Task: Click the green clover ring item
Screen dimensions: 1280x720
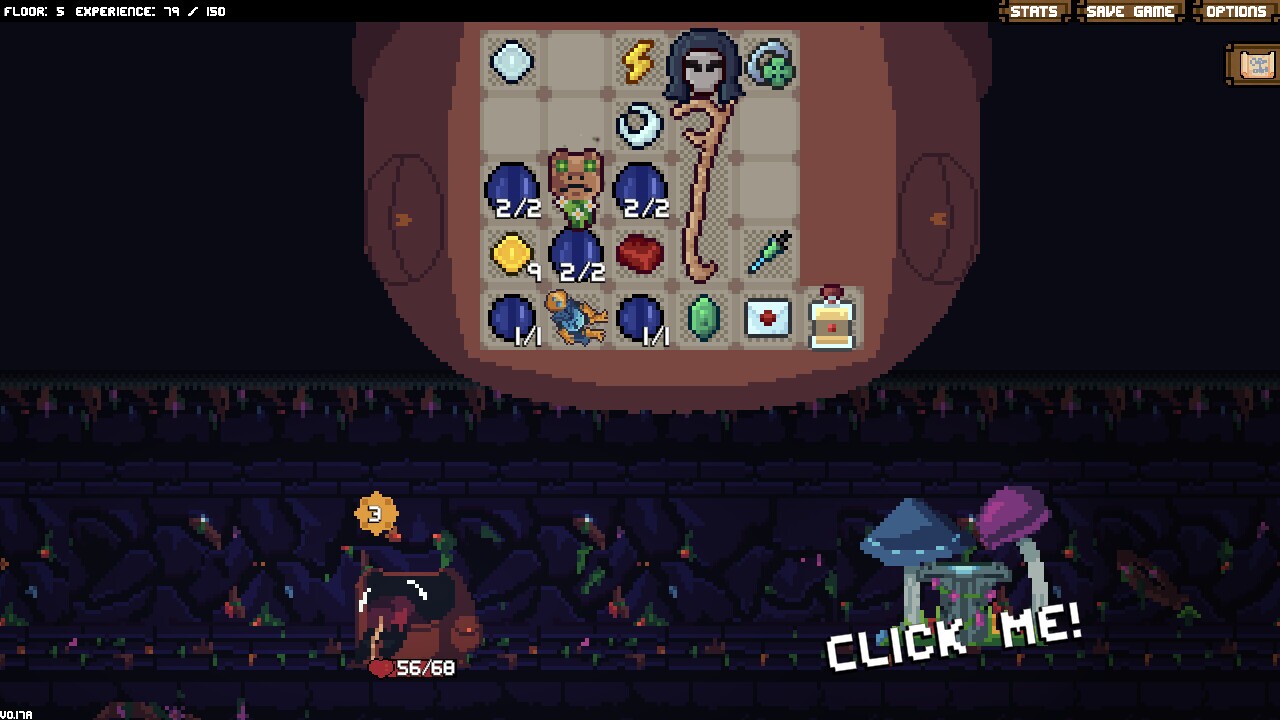Action: point(769,61)
